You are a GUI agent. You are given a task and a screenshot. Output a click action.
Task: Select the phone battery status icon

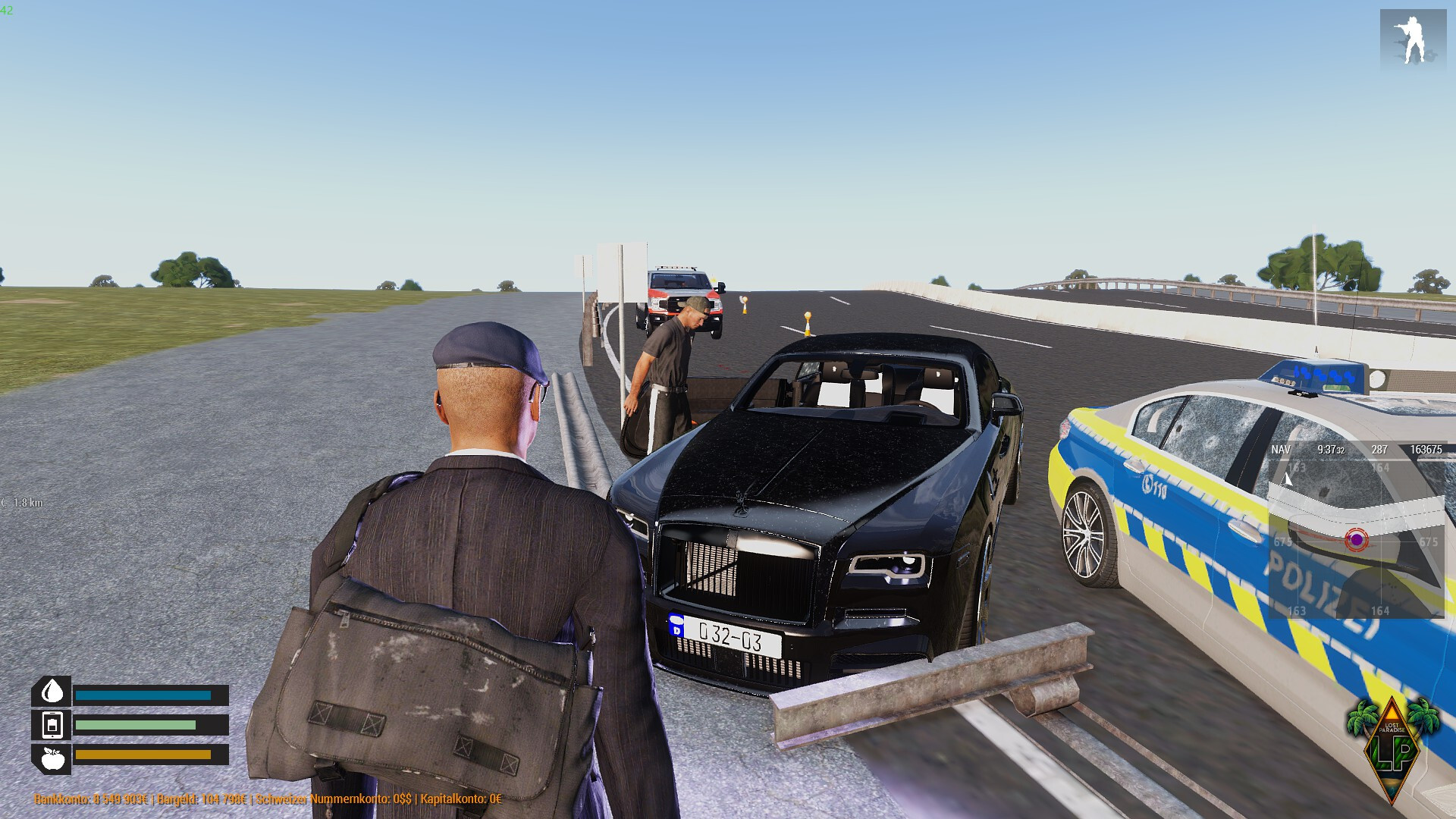52,725
